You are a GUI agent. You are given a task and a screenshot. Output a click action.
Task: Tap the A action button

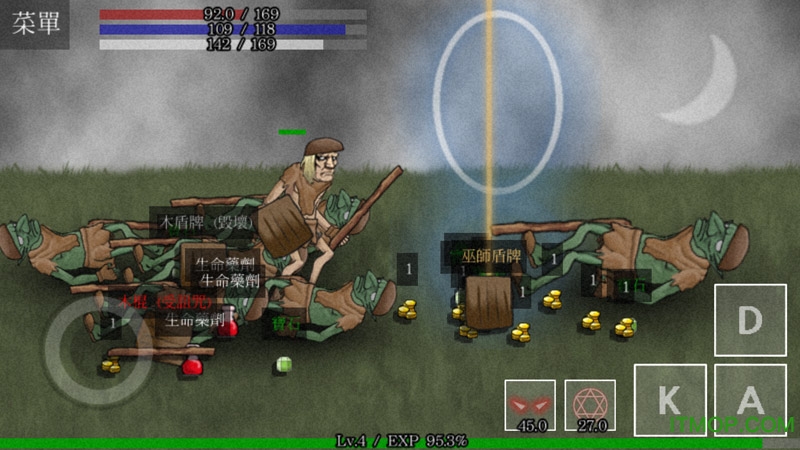[x=749, y=400]
